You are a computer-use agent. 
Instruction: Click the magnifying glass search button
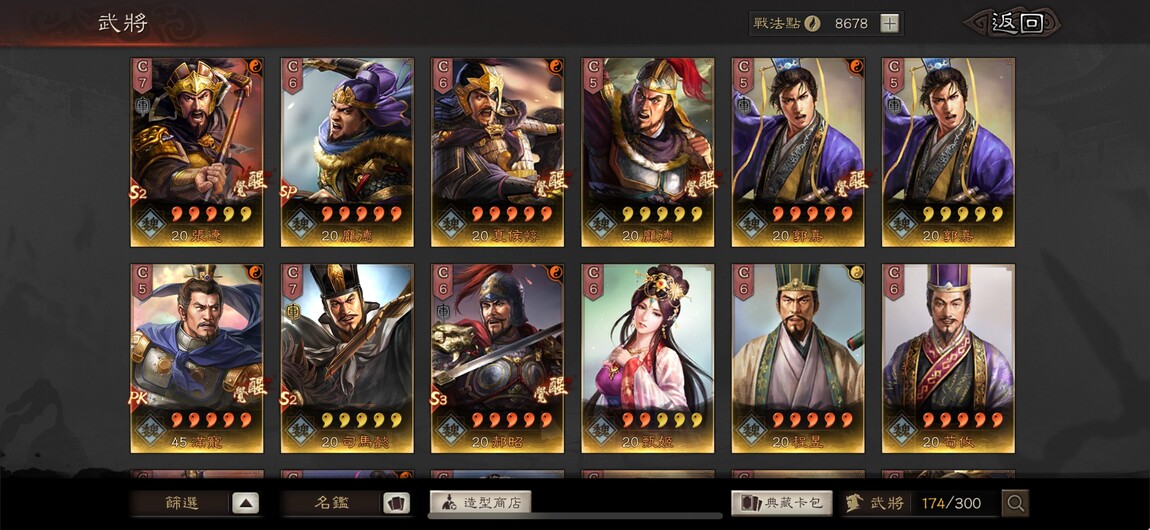coord(1015,503)
